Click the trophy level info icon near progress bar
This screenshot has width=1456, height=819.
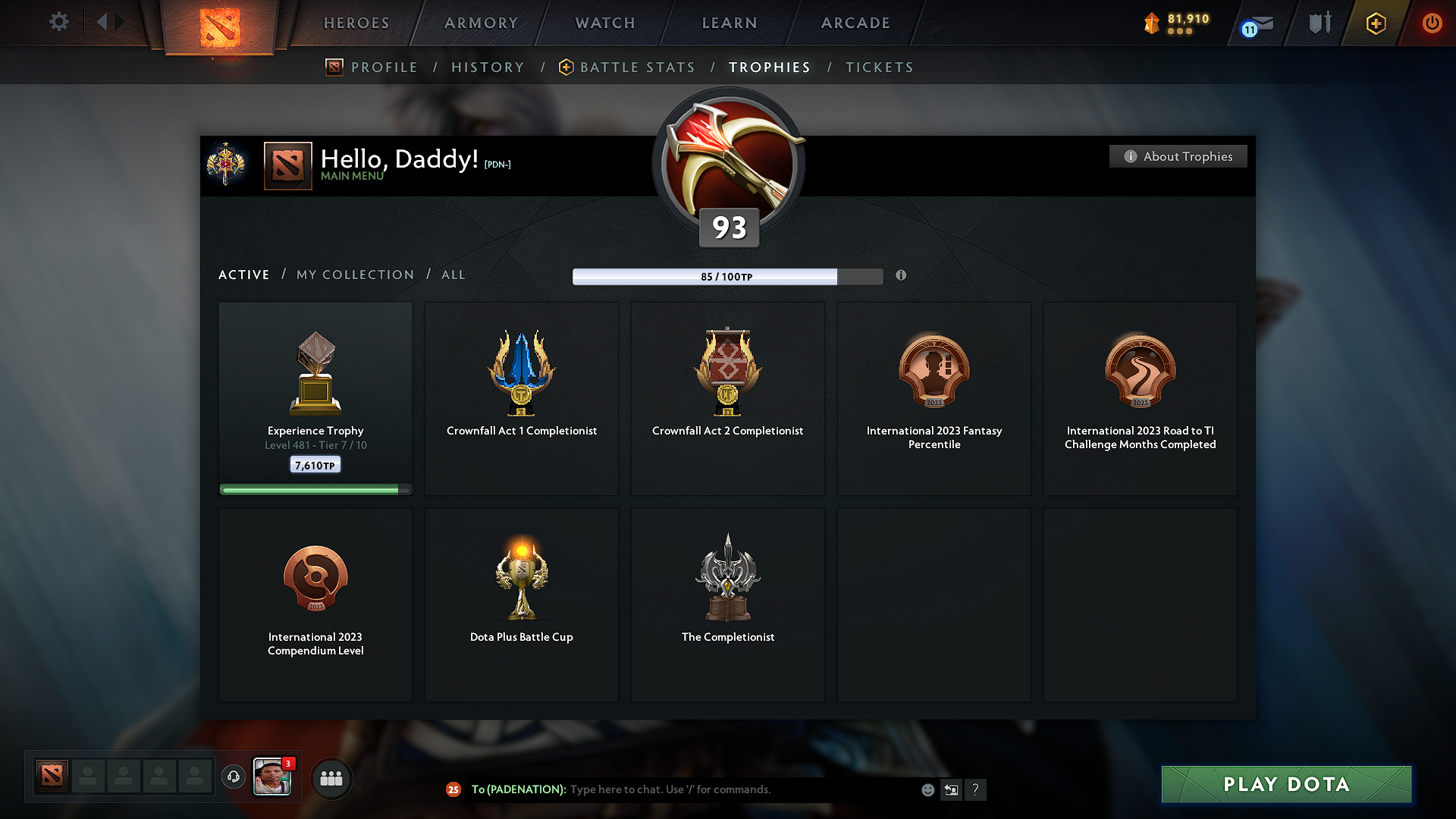coord(901,276)
